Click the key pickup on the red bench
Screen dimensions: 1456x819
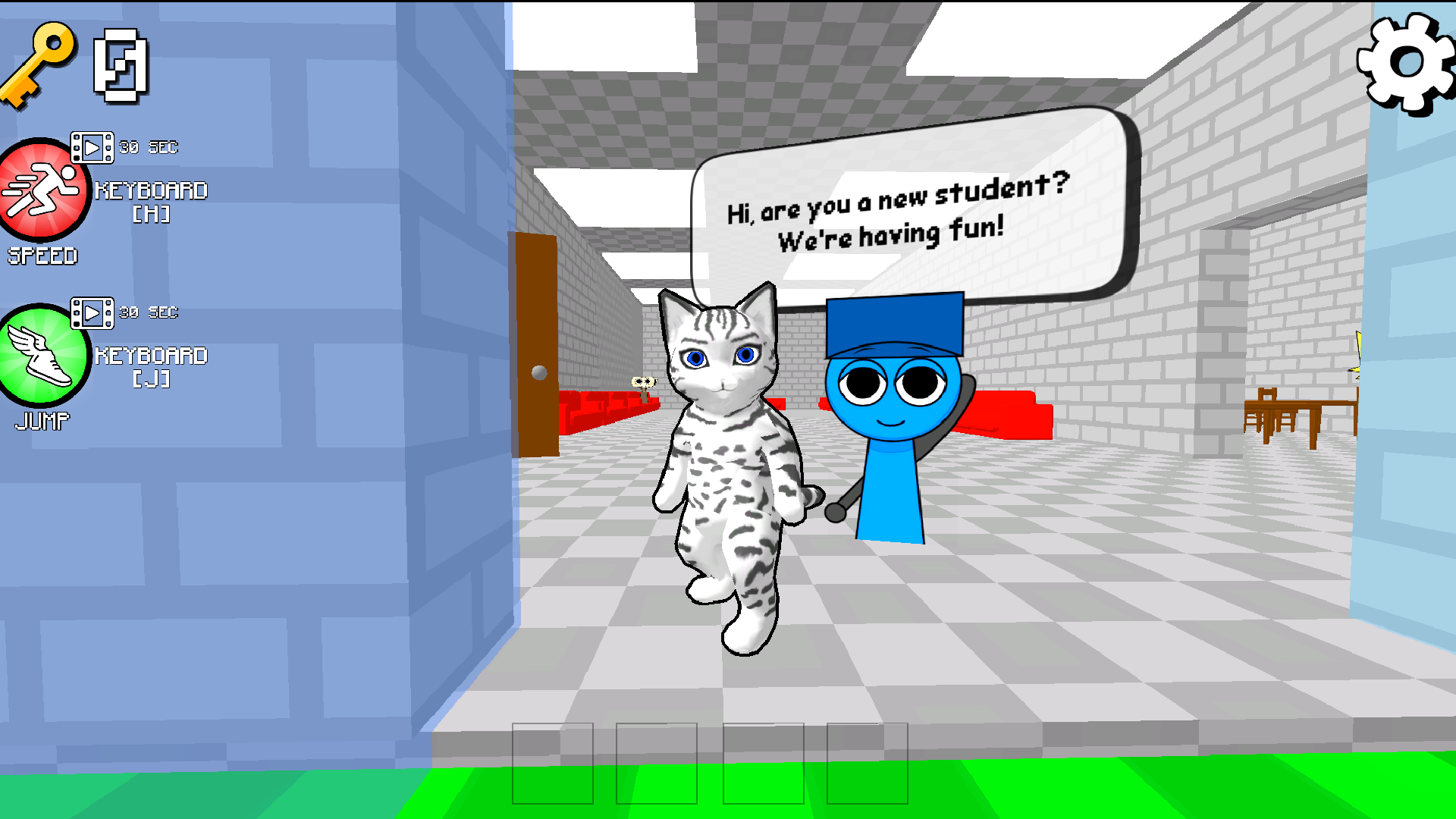point(645,385)
